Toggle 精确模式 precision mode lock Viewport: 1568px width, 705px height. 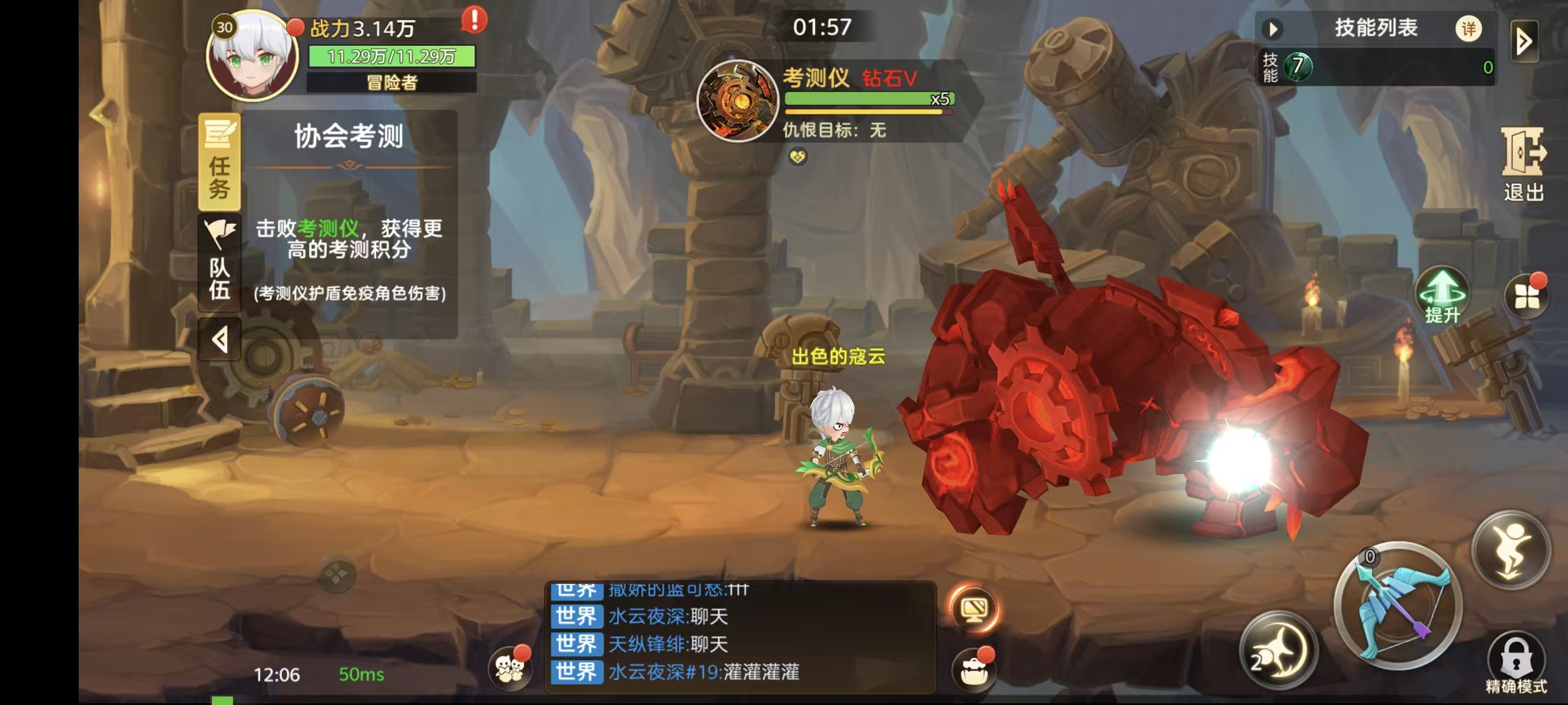[1516, 664]
